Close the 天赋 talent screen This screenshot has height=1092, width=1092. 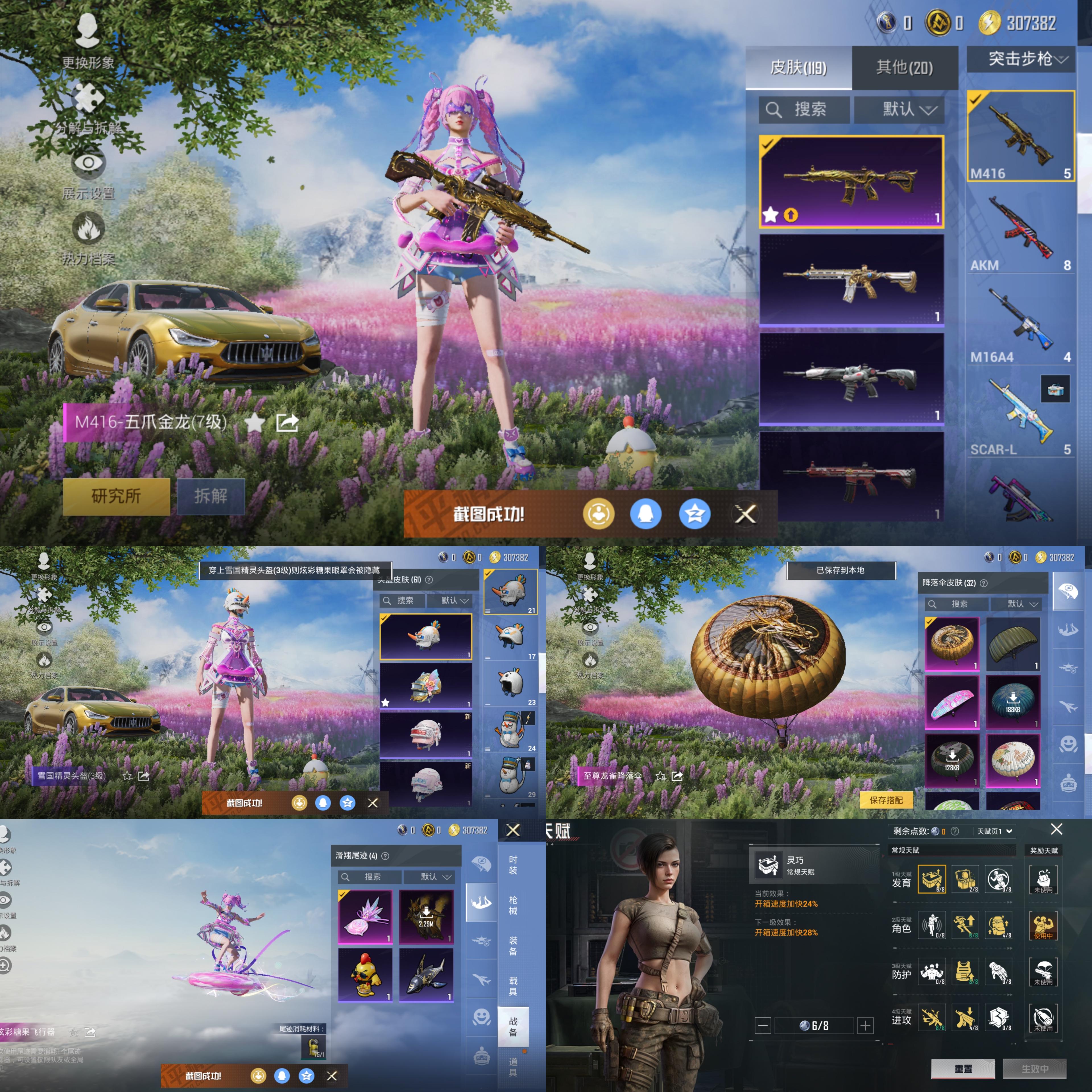1056,829
